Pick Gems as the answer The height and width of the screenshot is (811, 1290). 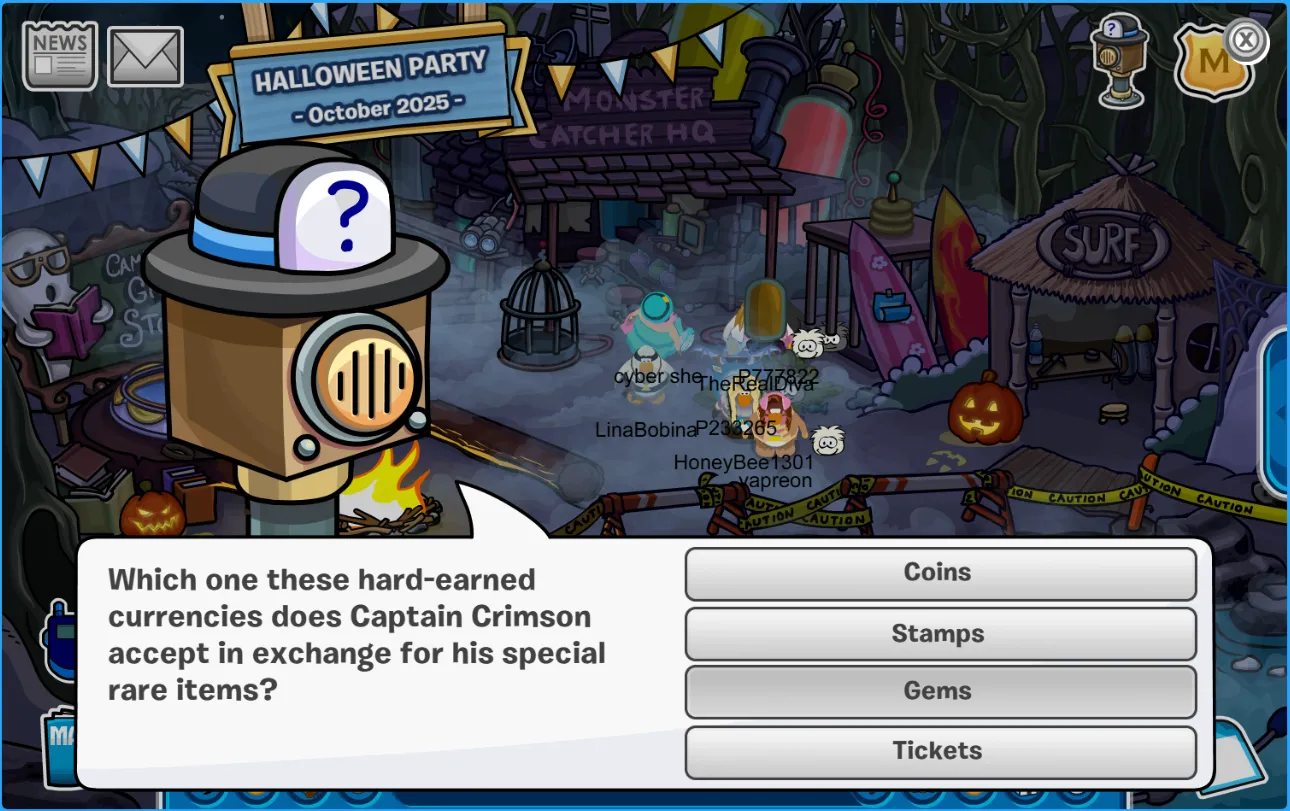pos(940,691)
